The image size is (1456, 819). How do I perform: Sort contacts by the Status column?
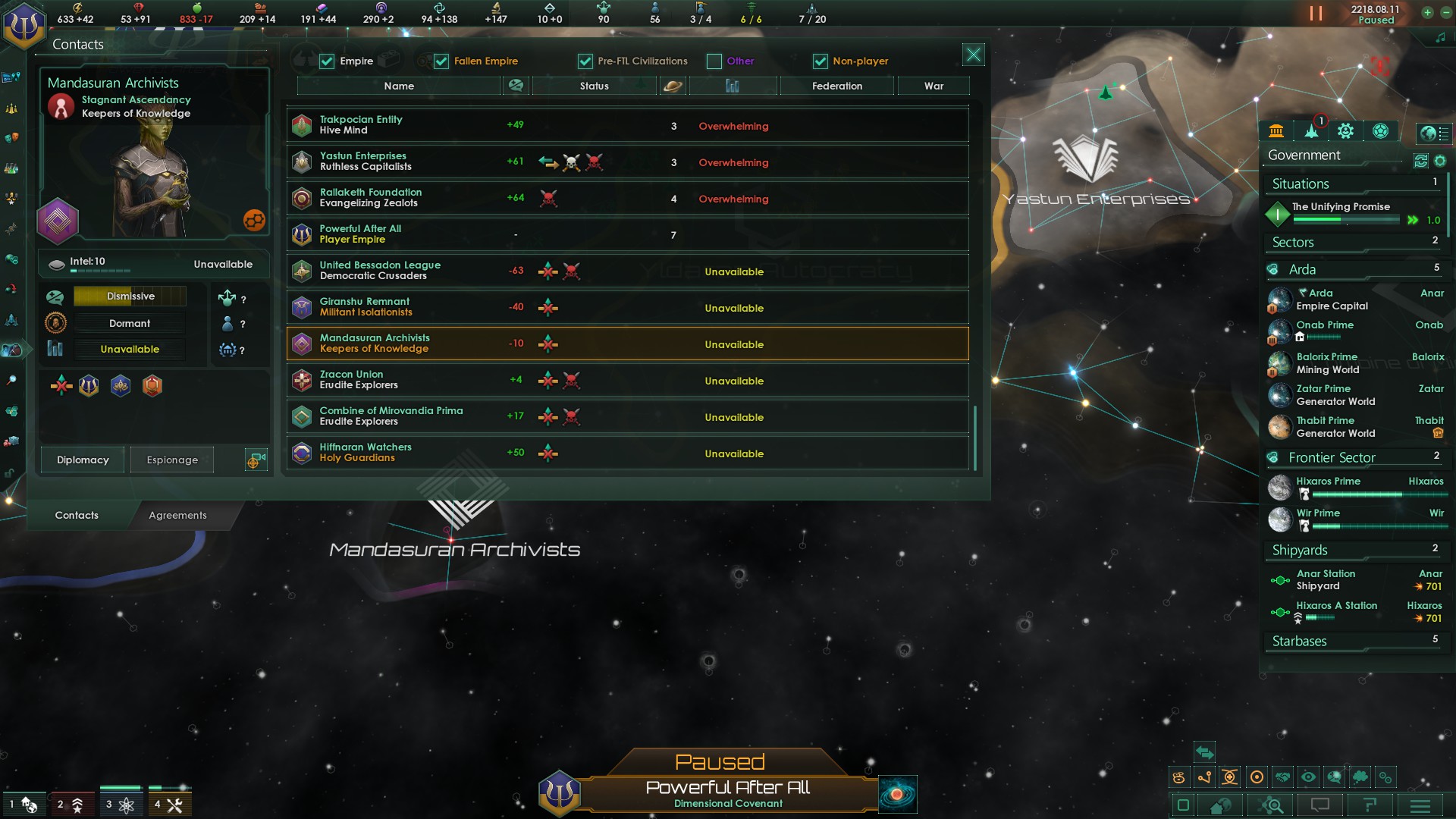pyautogui.click(x=594, y=86)
